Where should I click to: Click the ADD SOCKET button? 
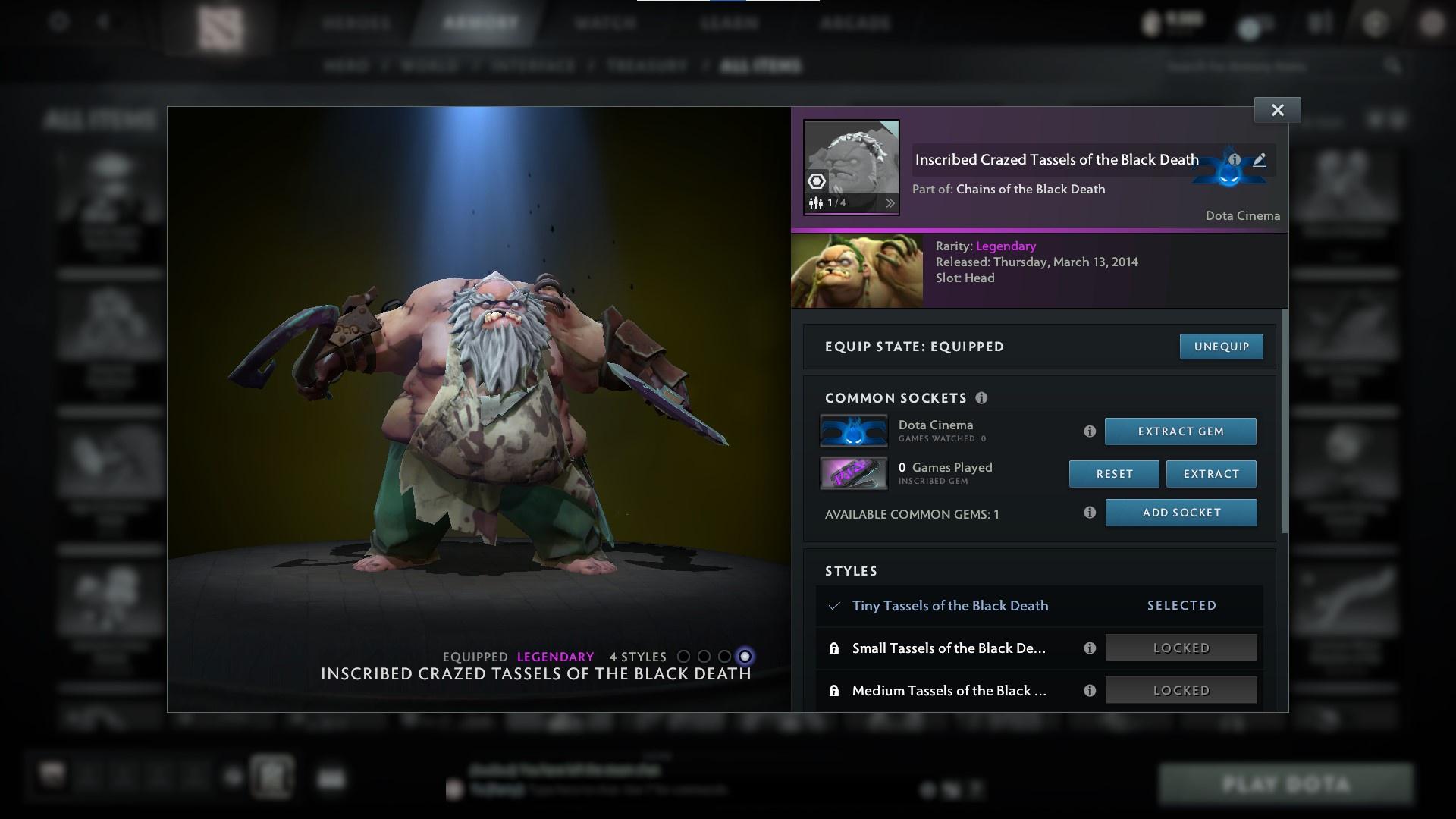1181,513
